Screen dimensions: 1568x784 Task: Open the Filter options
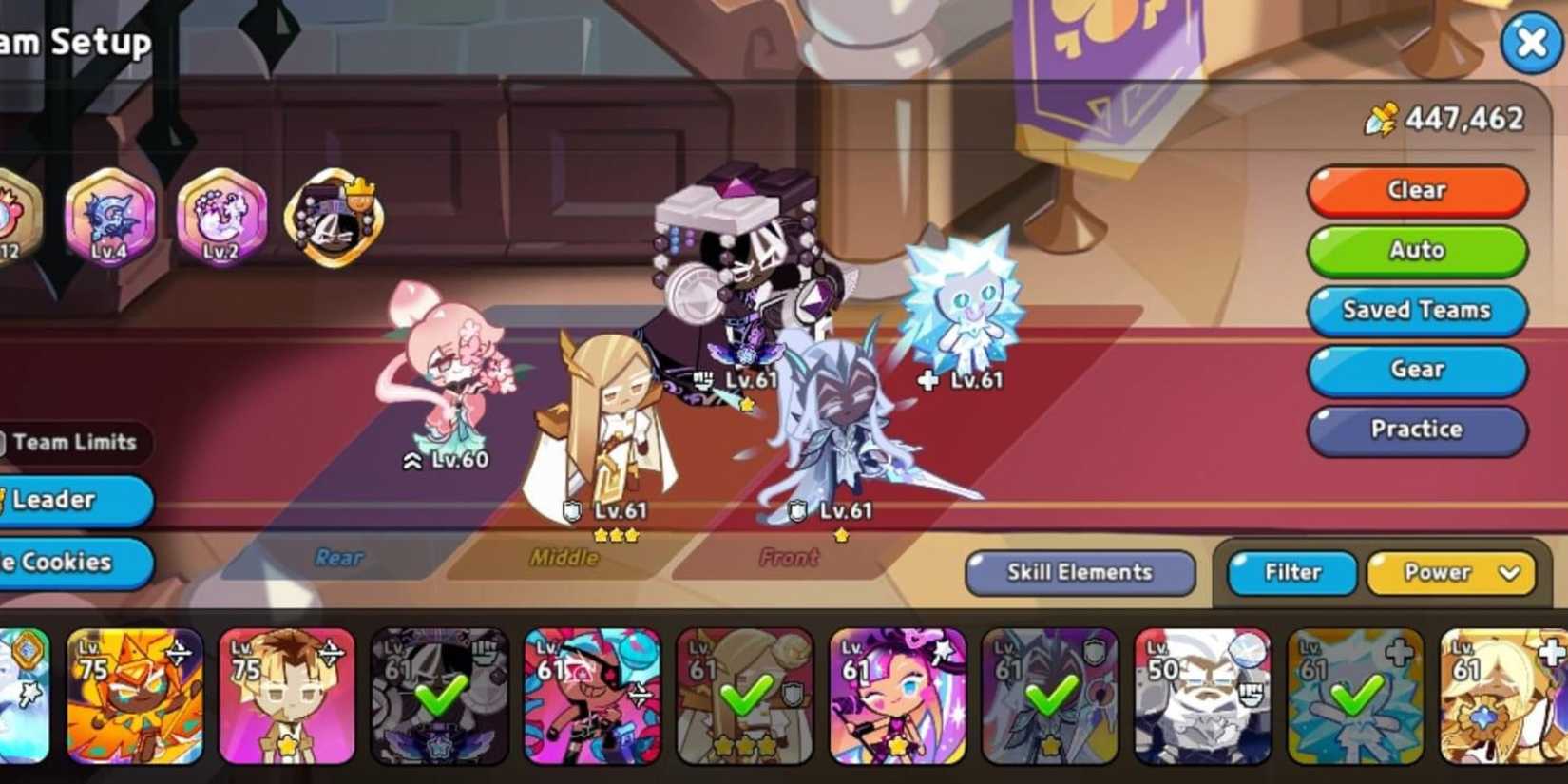click(x=1291, y=572)
